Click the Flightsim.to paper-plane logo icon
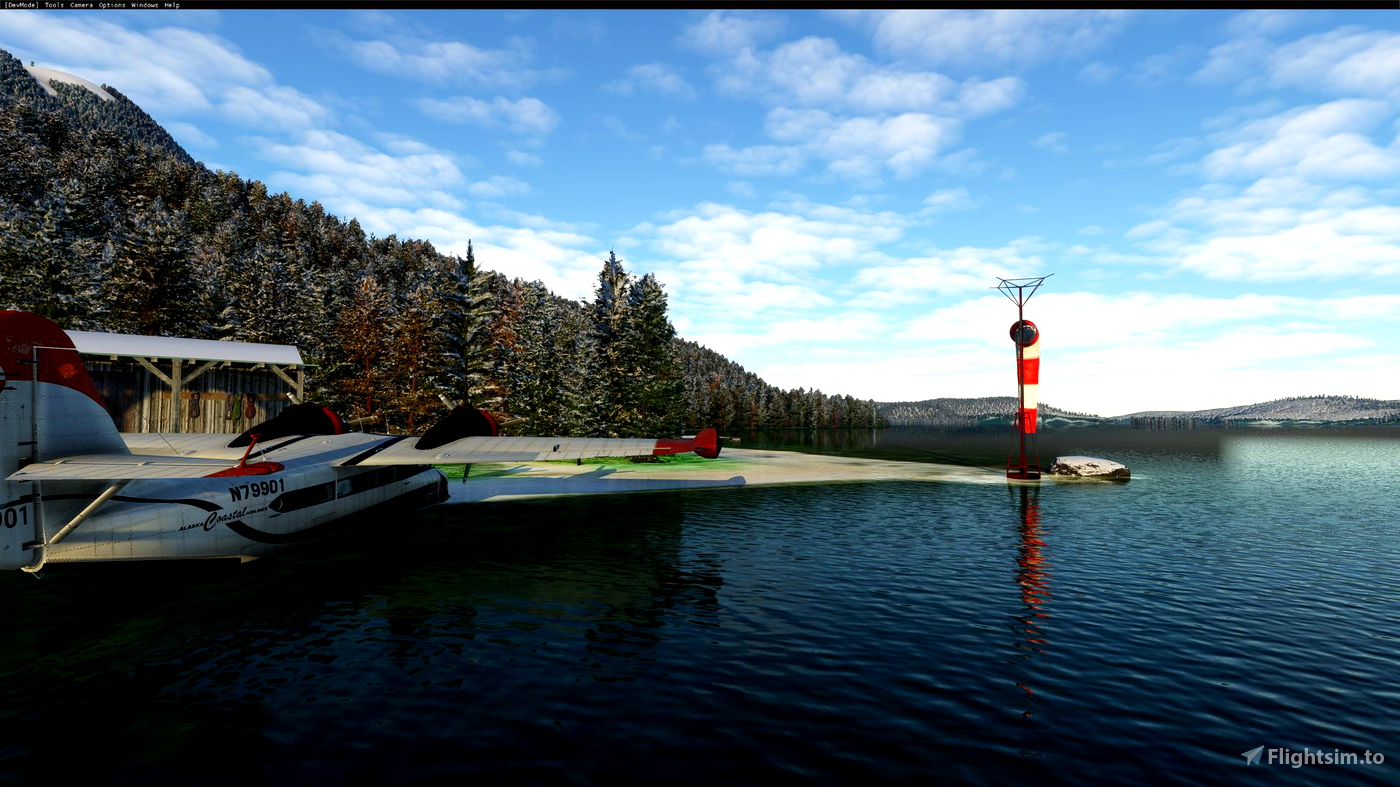 coord(1252,753)
